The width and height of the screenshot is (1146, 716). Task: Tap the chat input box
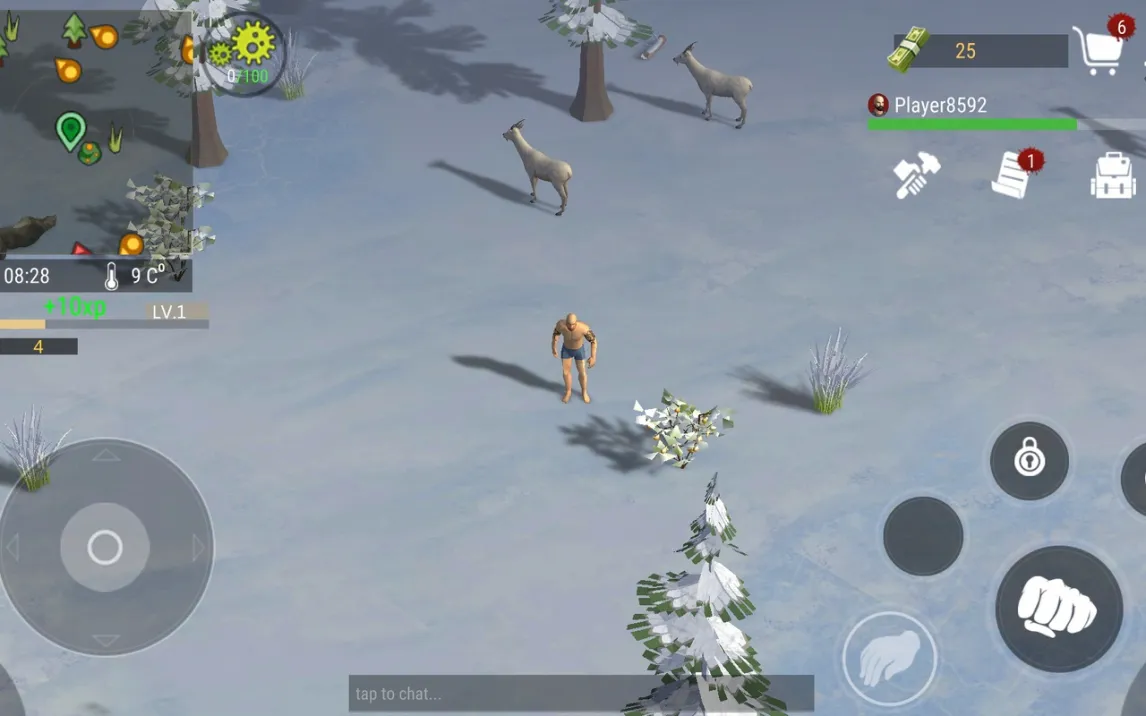click(x=580, y=693)
